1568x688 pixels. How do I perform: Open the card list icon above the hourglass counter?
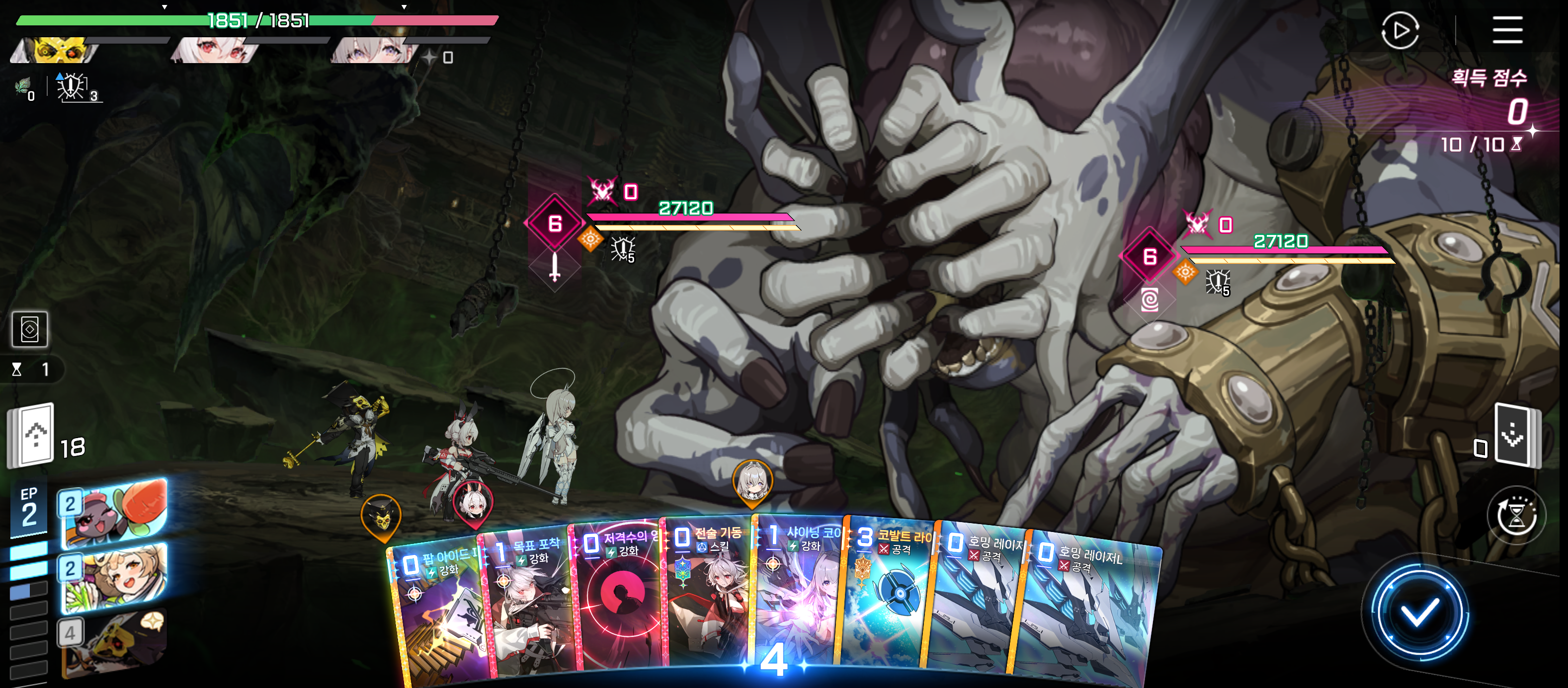pos(30,329)
